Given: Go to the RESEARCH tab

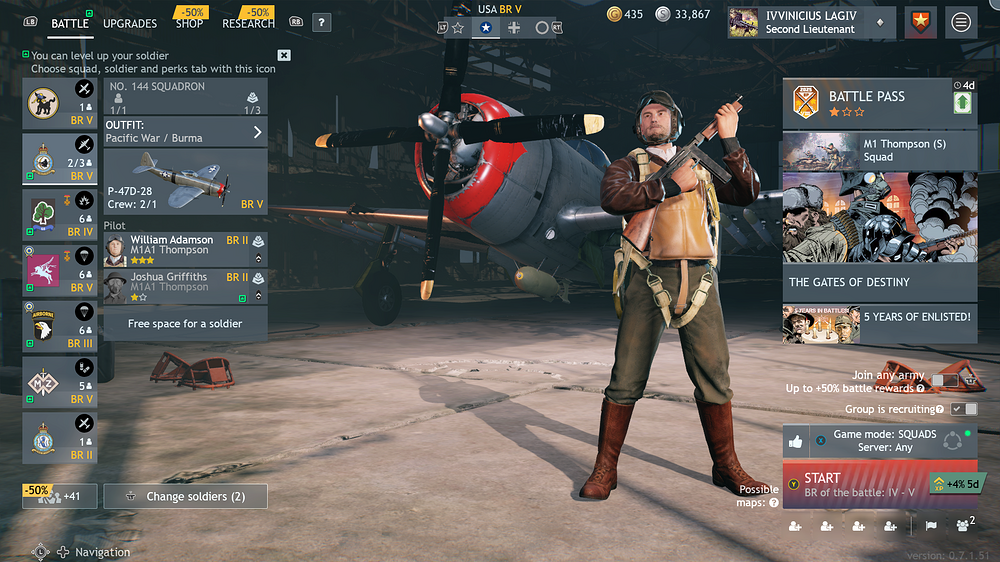Looking at the screenshot, I should tap(248, 23).
